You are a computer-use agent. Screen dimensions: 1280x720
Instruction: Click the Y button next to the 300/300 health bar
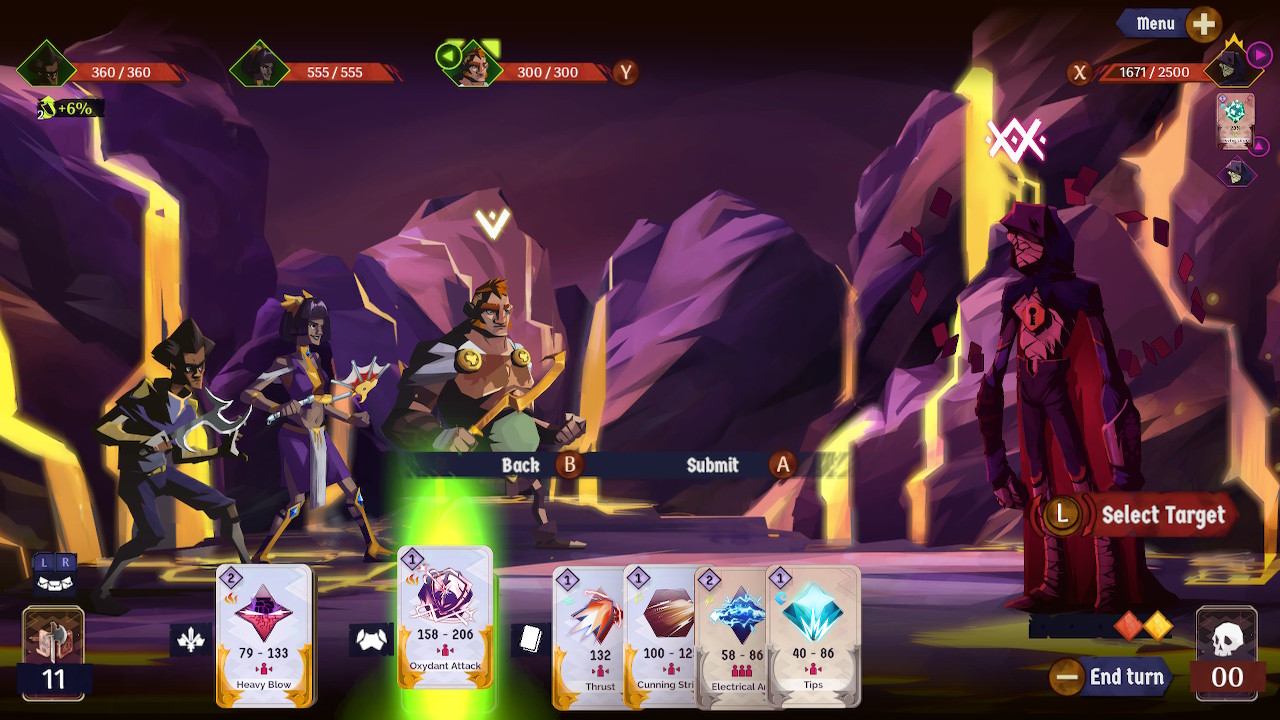(626, 72)
